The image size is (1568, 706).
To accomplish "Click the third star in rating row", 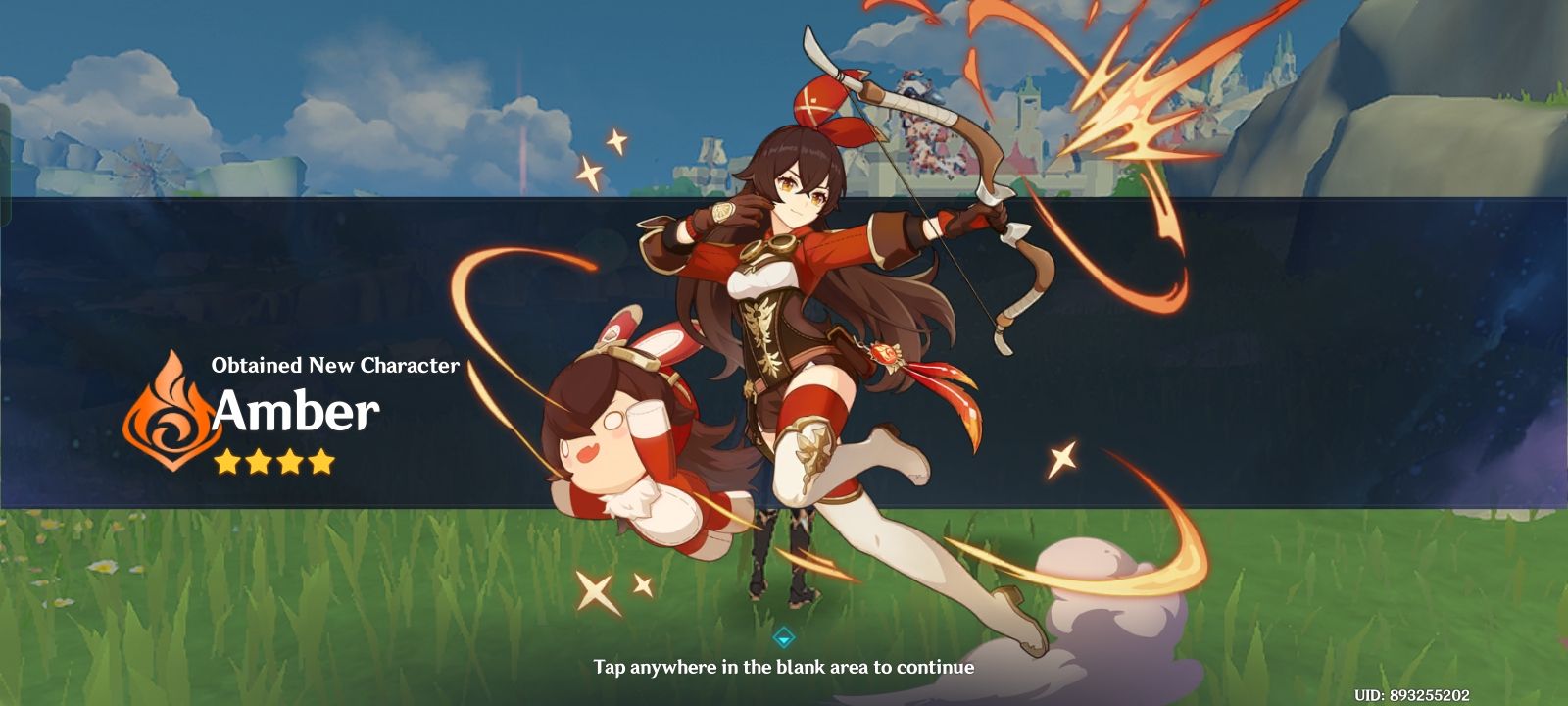I will click(291, 463).
